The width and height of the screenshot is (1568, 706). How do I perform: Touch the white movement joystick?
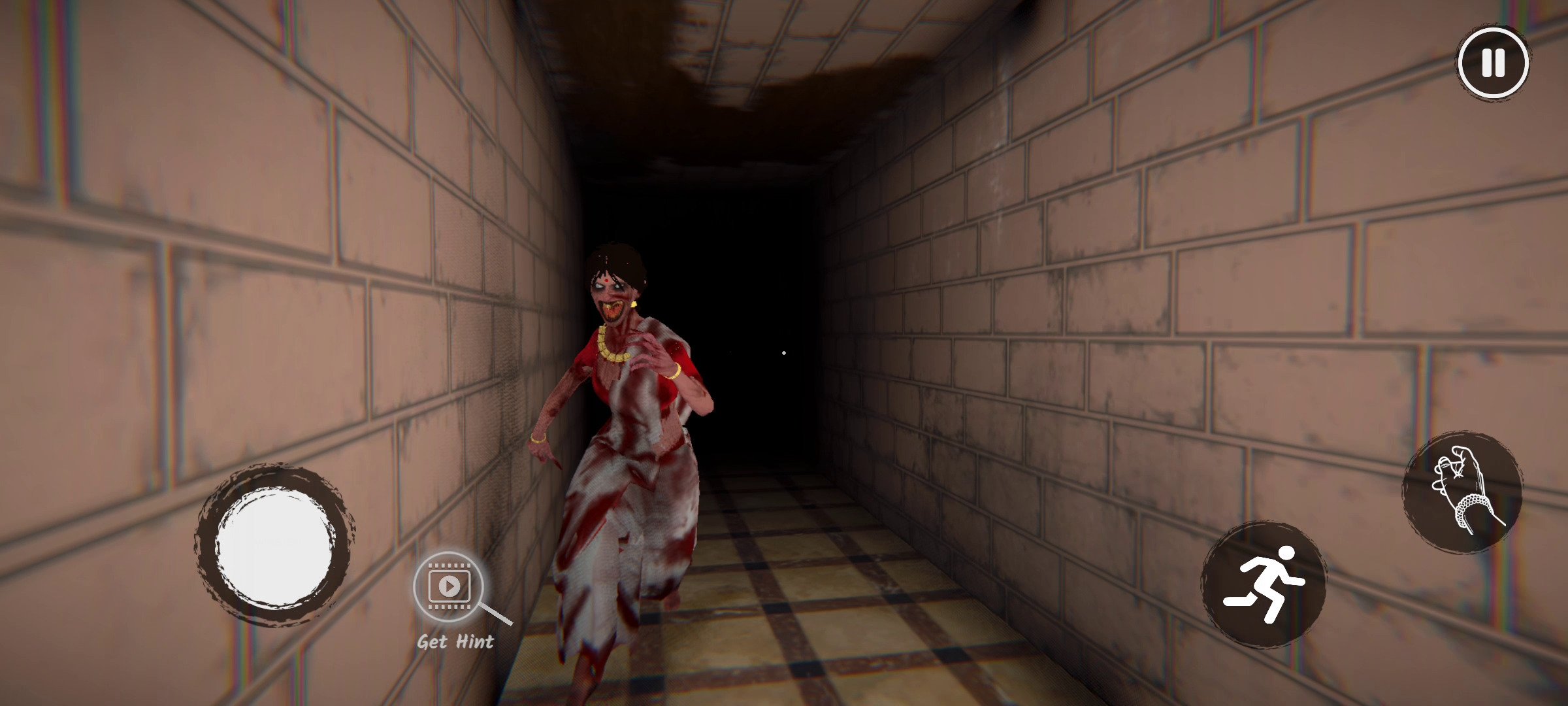274,546
